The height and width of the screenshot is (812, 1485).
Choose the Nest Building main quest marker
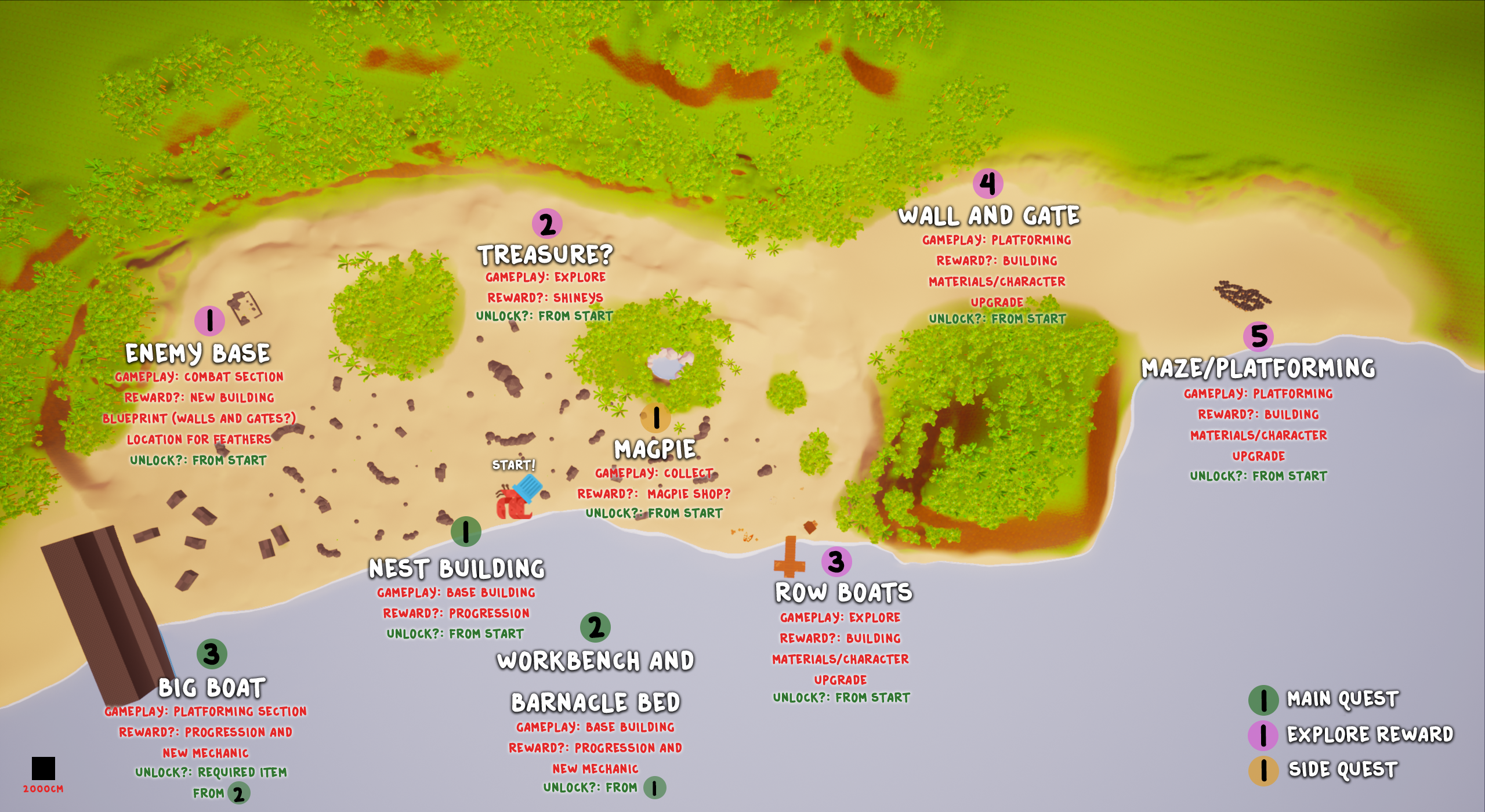pyautogui.click(x=466, y=531)
